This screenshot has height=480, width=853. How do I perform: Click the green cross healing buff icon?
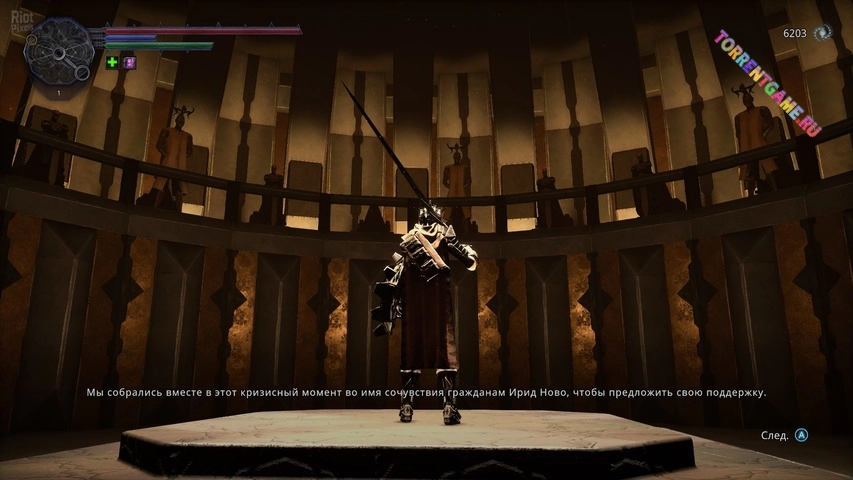(112, 62)
